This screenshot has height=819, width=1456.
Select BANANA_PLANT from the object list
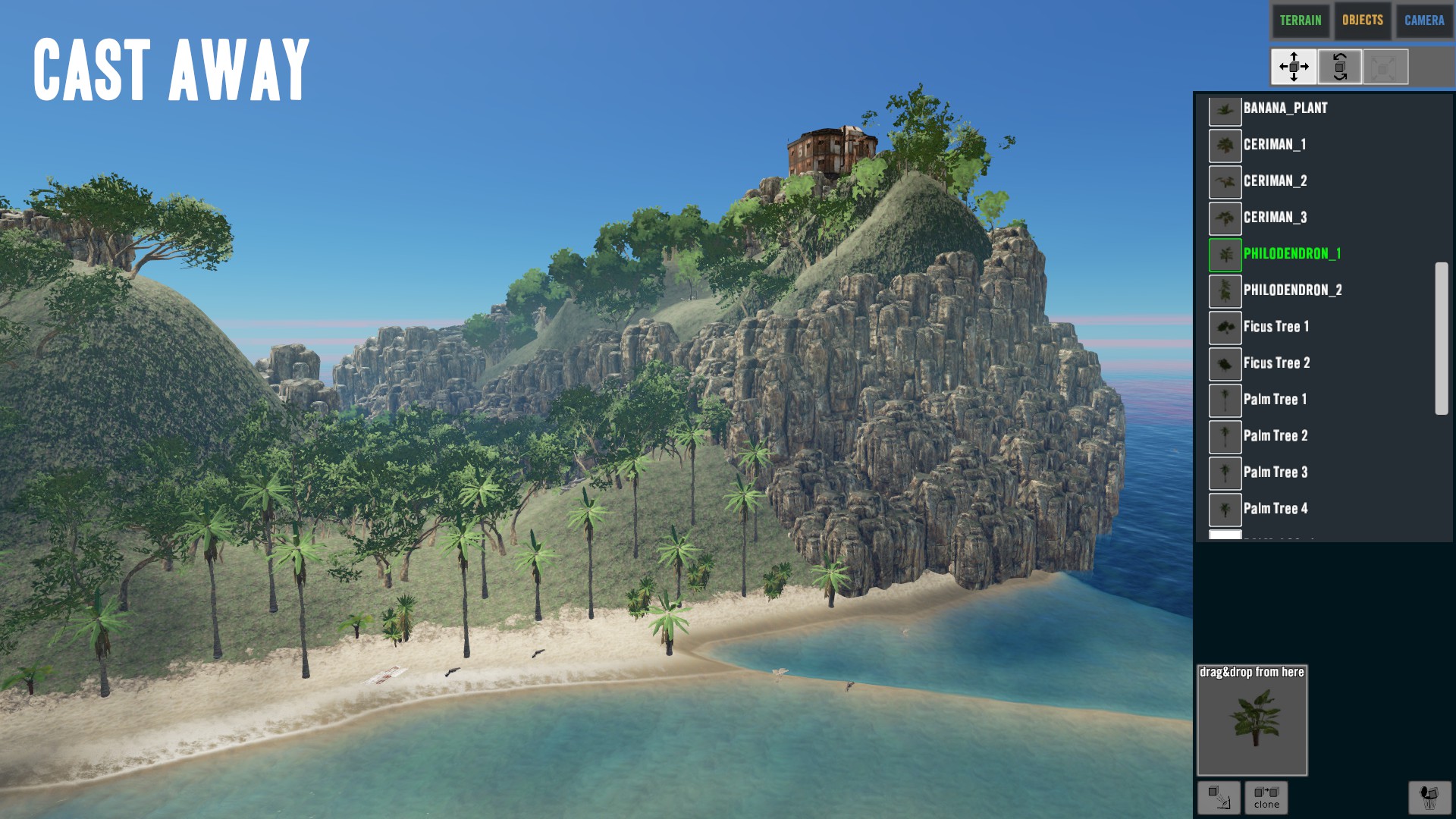(x=1285, y=108)
